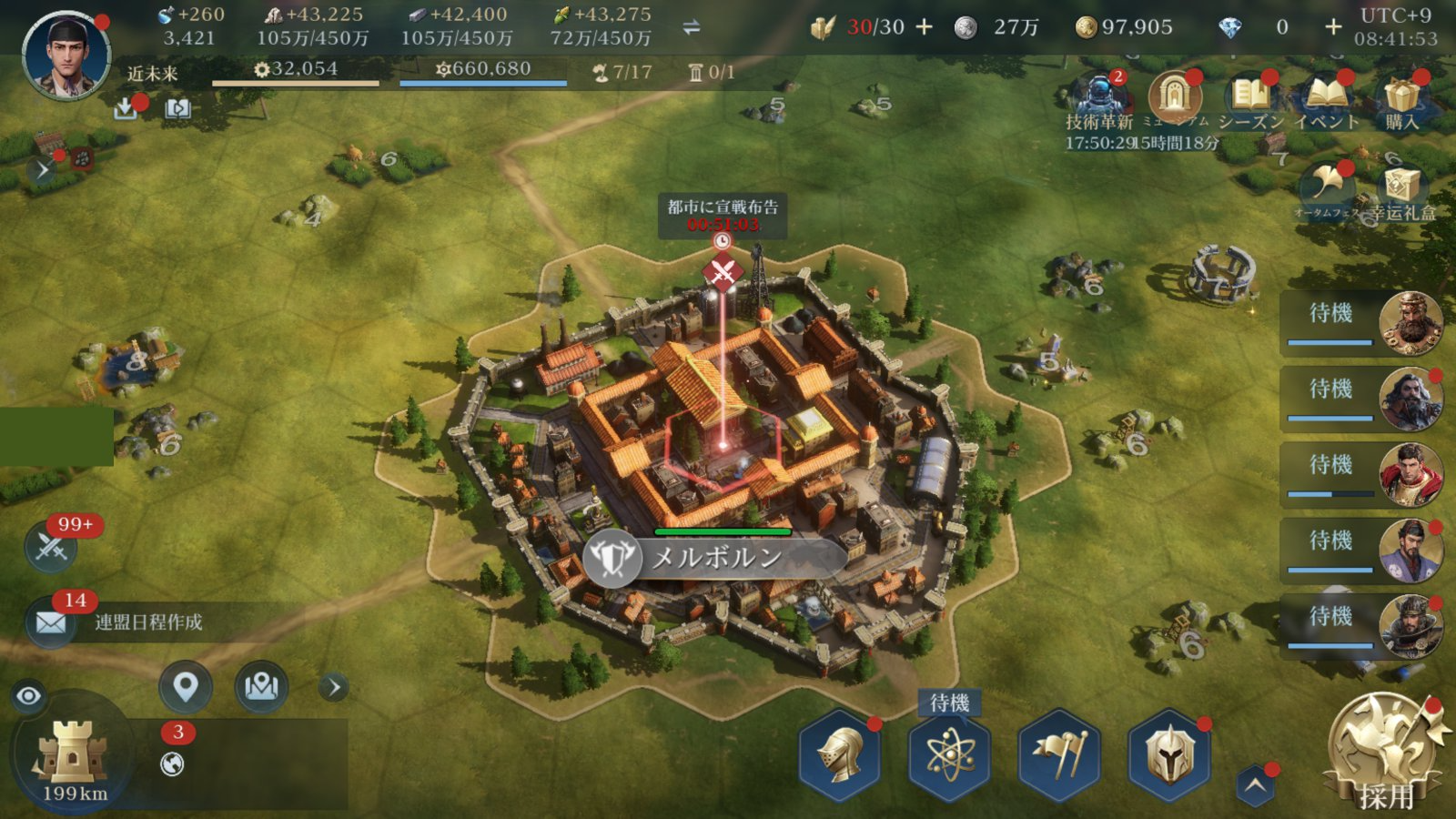Tap the 採用 recruit button
Viewport: 1456px width, 819px height.
point(1385,751)
